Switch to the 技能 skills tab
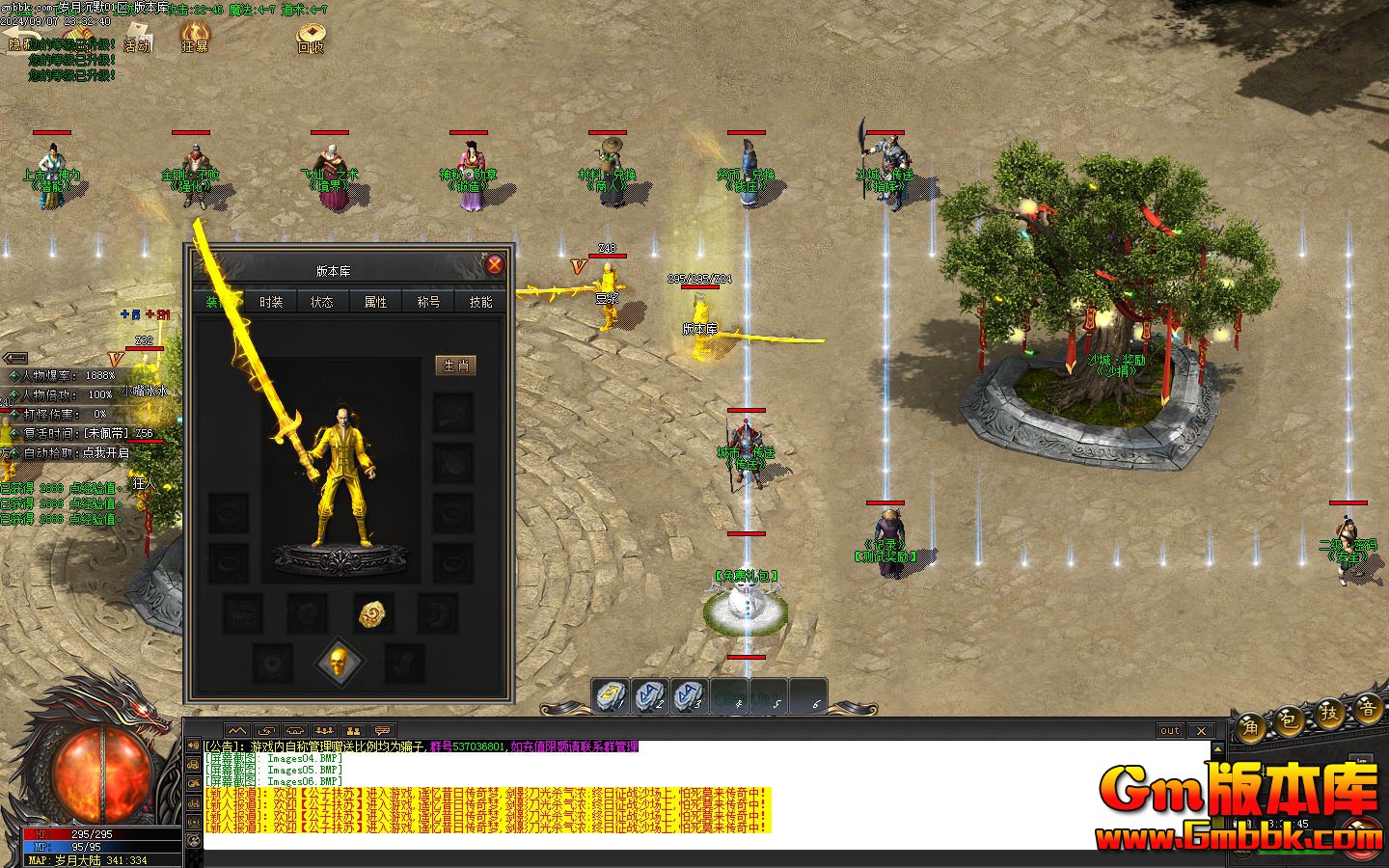This screenshot has width=1389, height=868. click(480, 302)
